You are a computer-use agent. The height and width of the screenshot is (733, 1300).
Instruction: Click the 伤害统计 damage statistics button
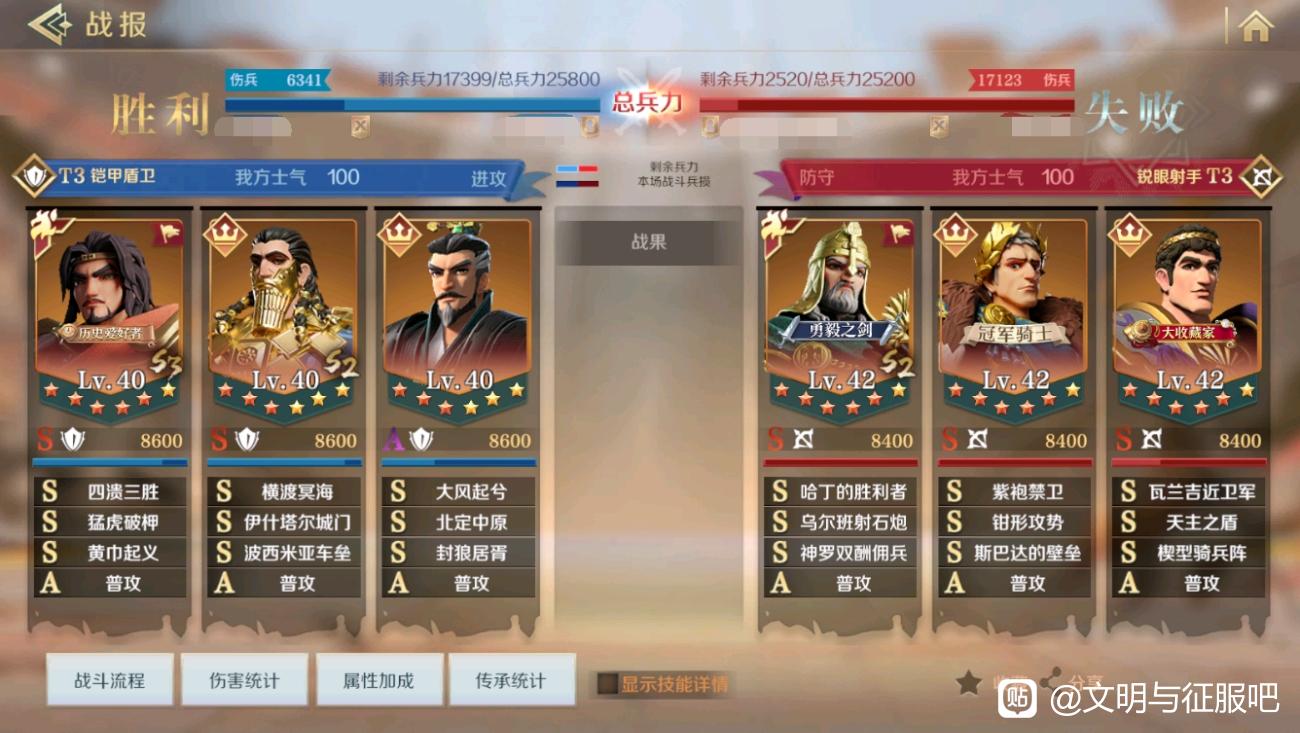pos(244,679)
